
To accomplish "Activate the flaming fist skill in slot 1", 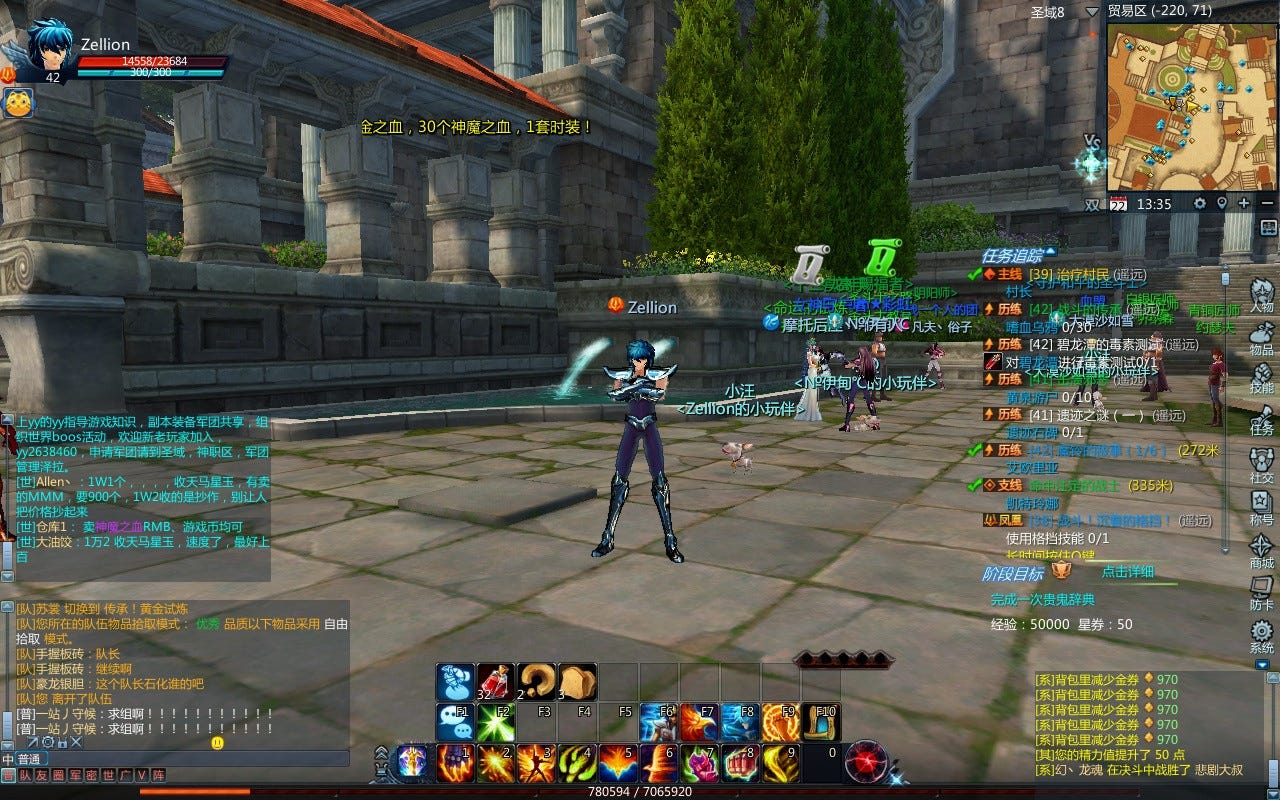I will [x=455, y=763].
